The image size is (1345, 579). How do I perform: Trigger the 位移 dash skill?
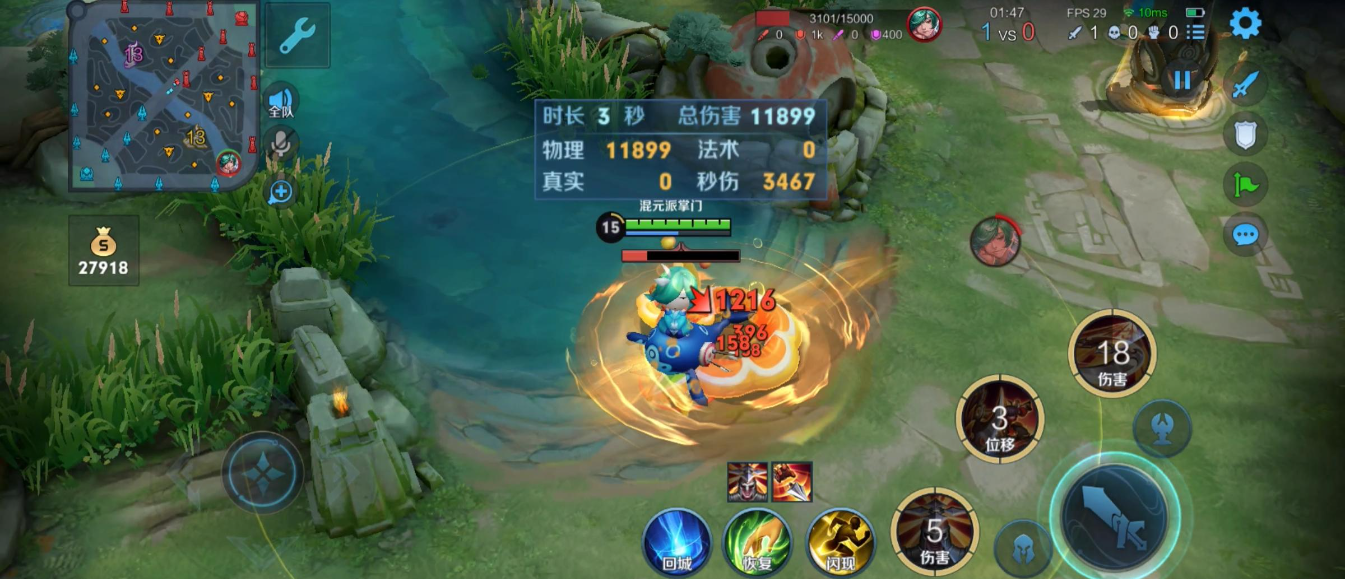click(1000, 420)
